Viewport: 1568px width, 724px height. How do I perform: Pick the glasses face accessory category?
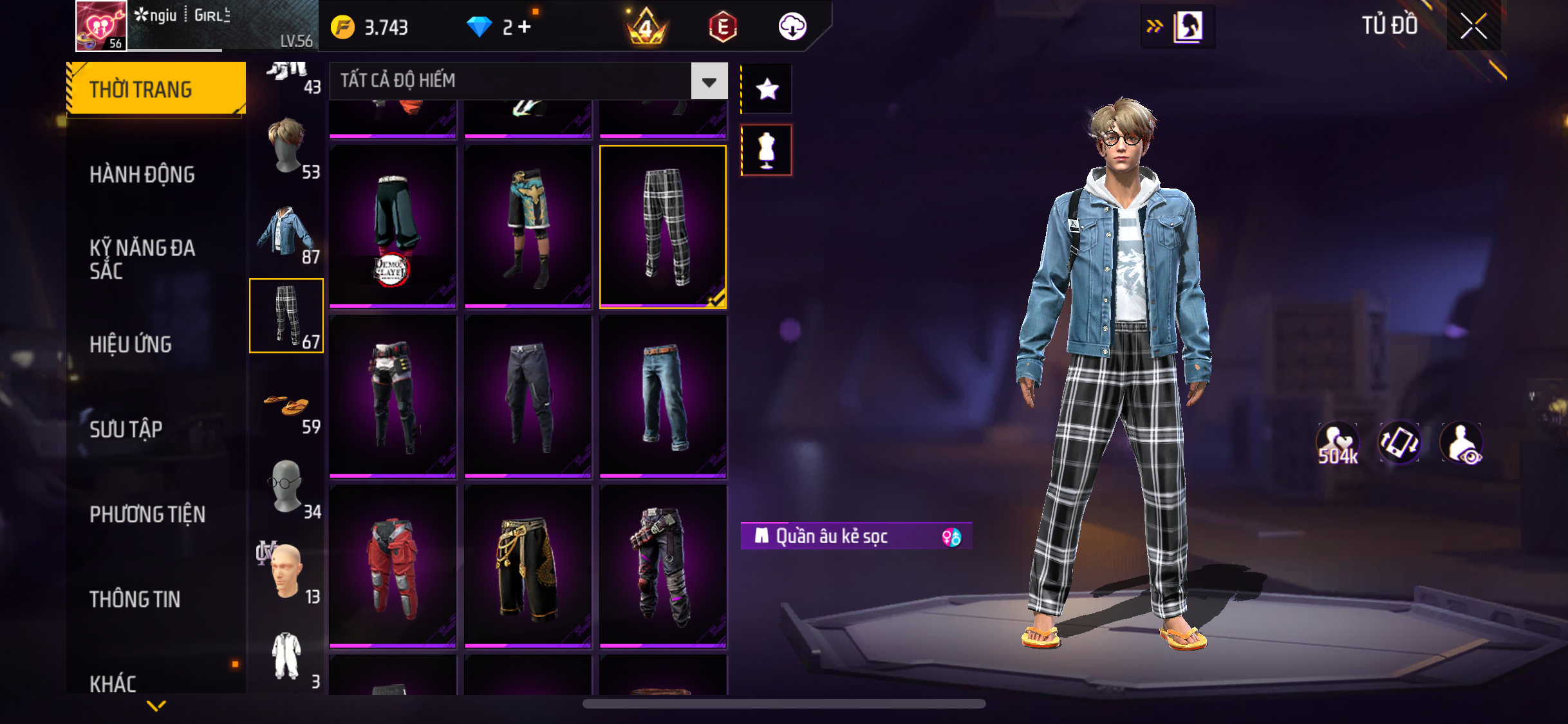(287, 487)
